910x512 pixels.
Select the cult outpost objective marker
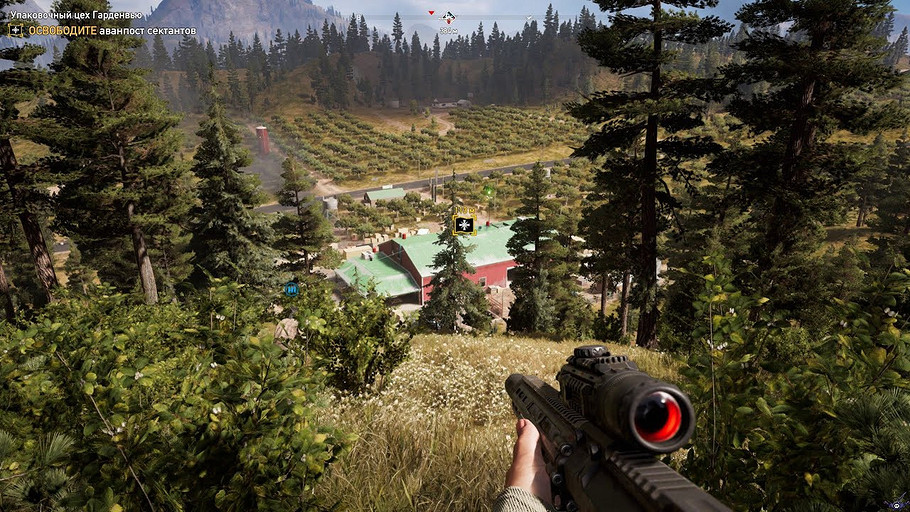464,224
